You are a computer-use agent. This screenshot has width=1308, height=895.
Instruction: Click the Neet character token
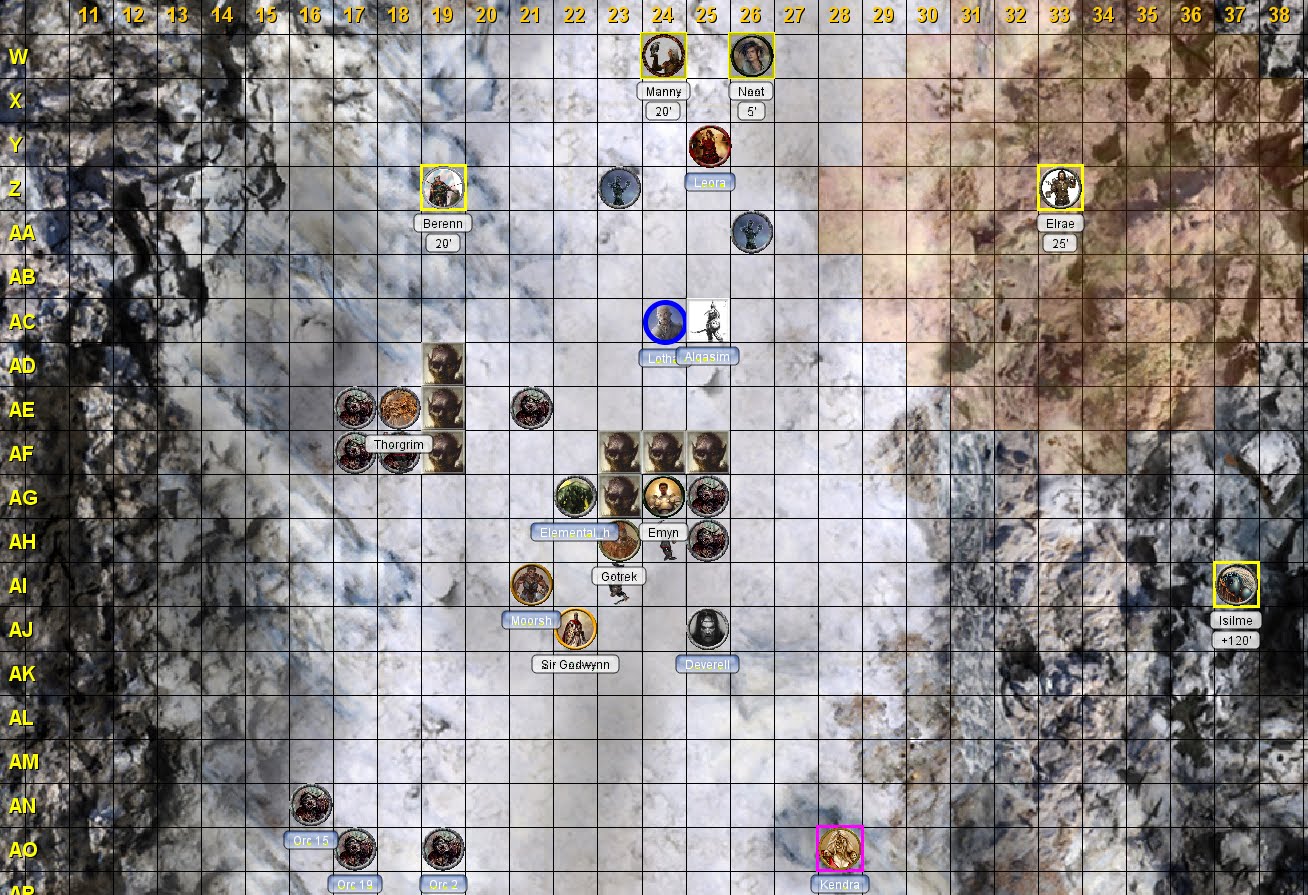[751, 56]
